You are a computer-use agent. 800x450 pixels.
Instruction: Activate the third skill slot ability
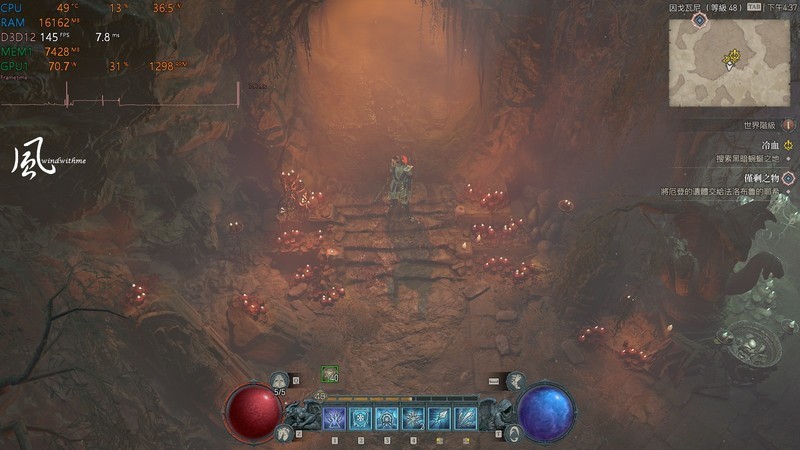(387, 418)
